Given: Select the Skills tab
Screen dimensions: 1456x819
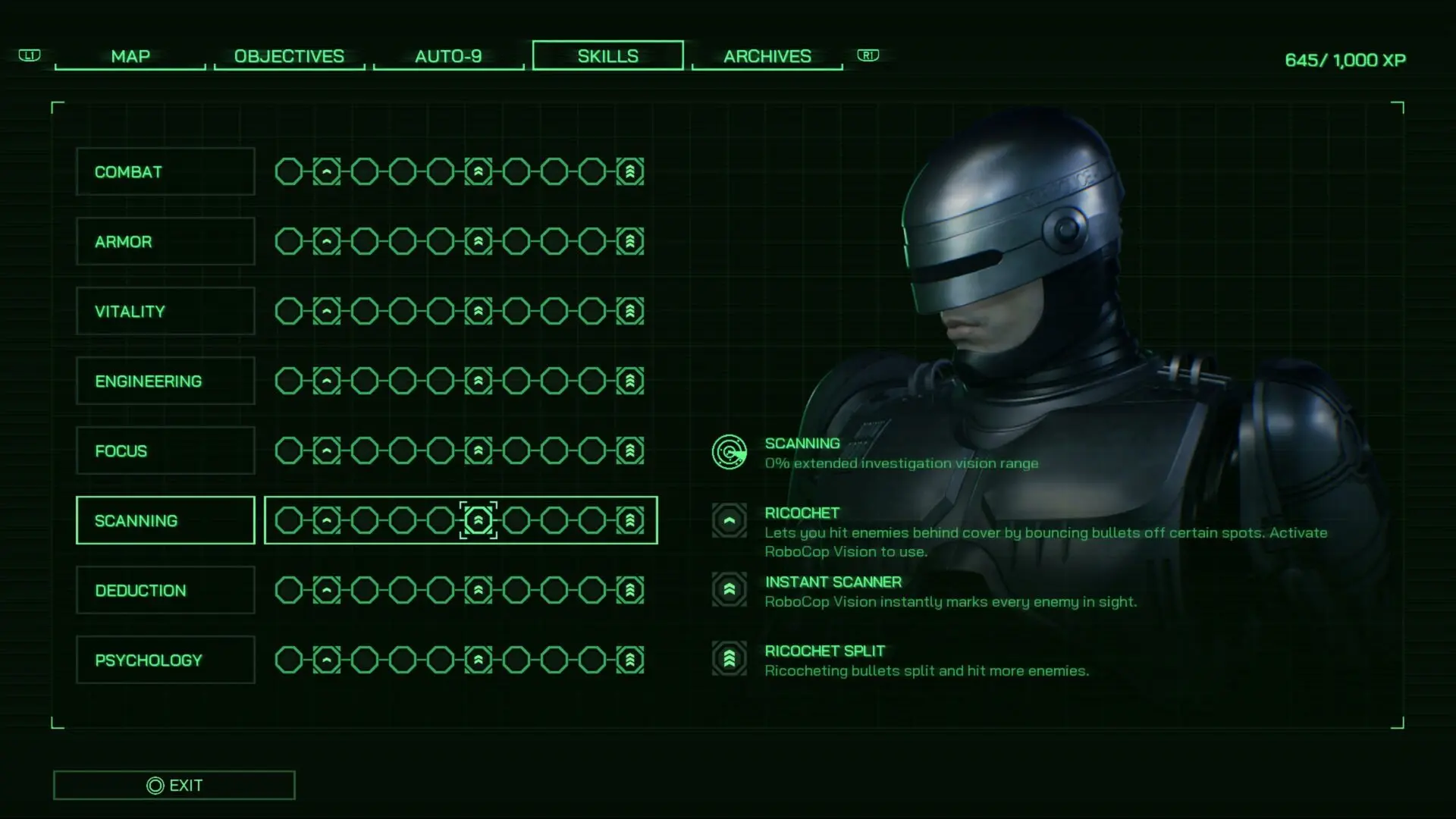Looking at the screenshot, I should tap(607, 56).
